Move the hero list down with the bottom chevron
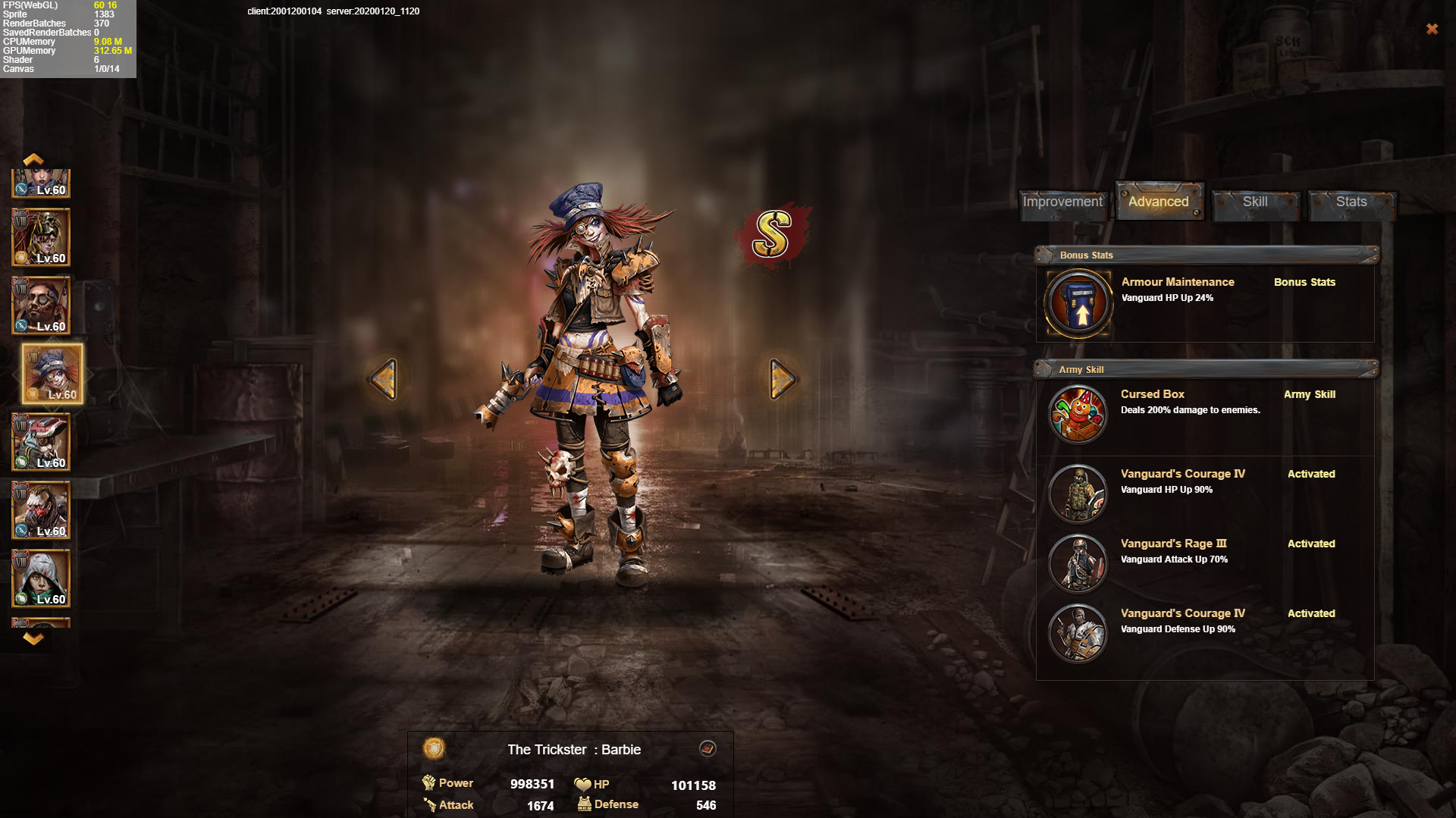The height and width of the screenshot is (818, 1456). (33, 639)
